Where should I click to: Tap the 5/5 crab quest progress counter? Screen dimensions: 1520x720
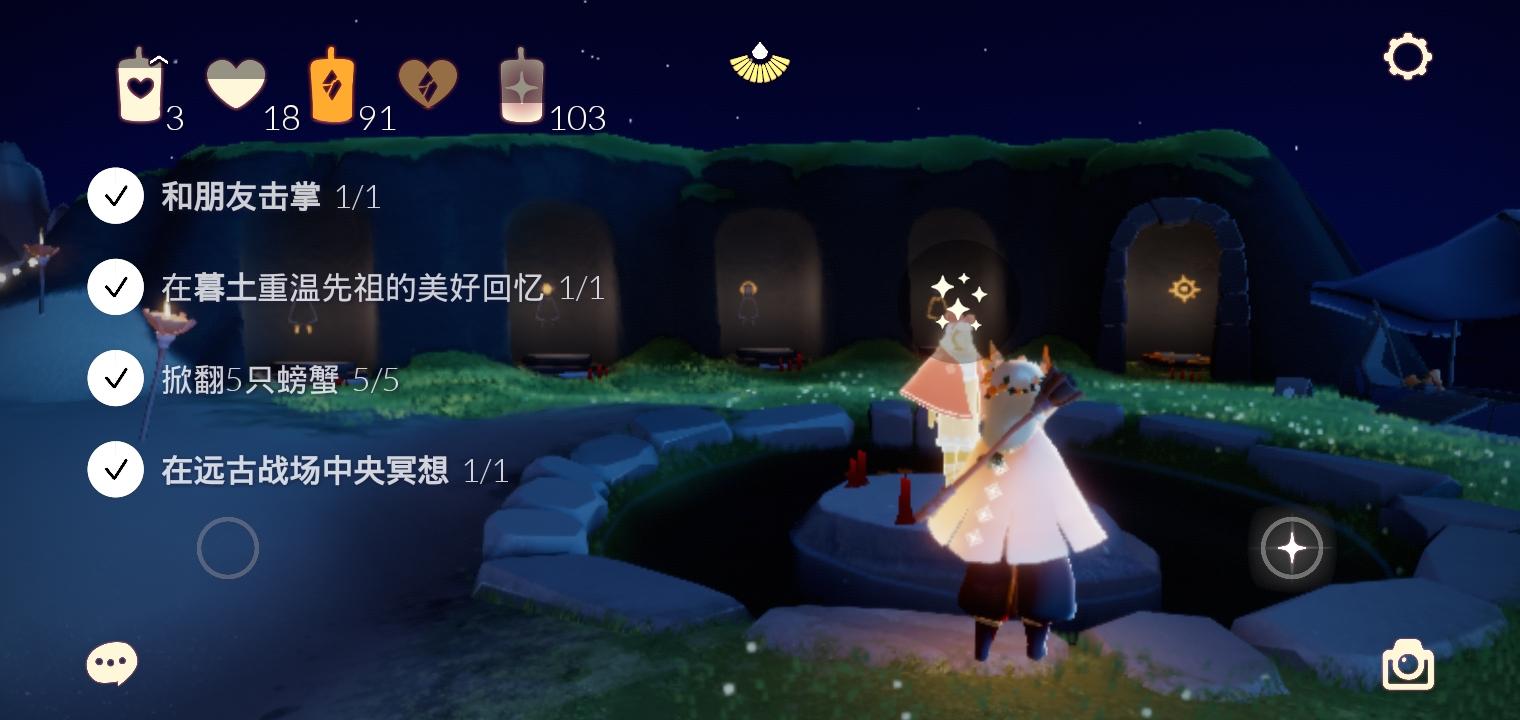pos(377,379)
